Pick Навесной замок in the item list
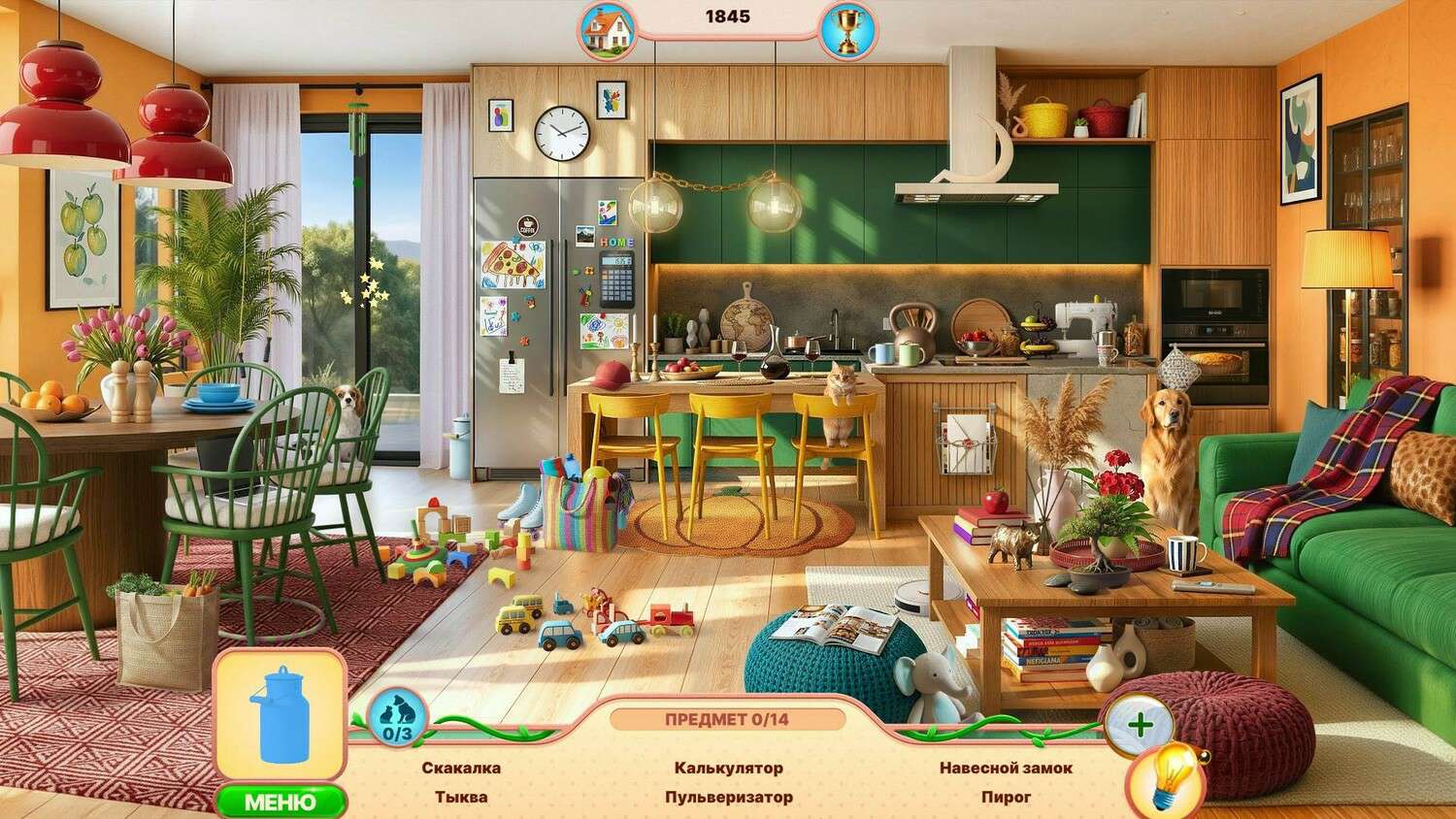The height and width of the screenshot is (819, 1456). click(x=1006, y=769)
